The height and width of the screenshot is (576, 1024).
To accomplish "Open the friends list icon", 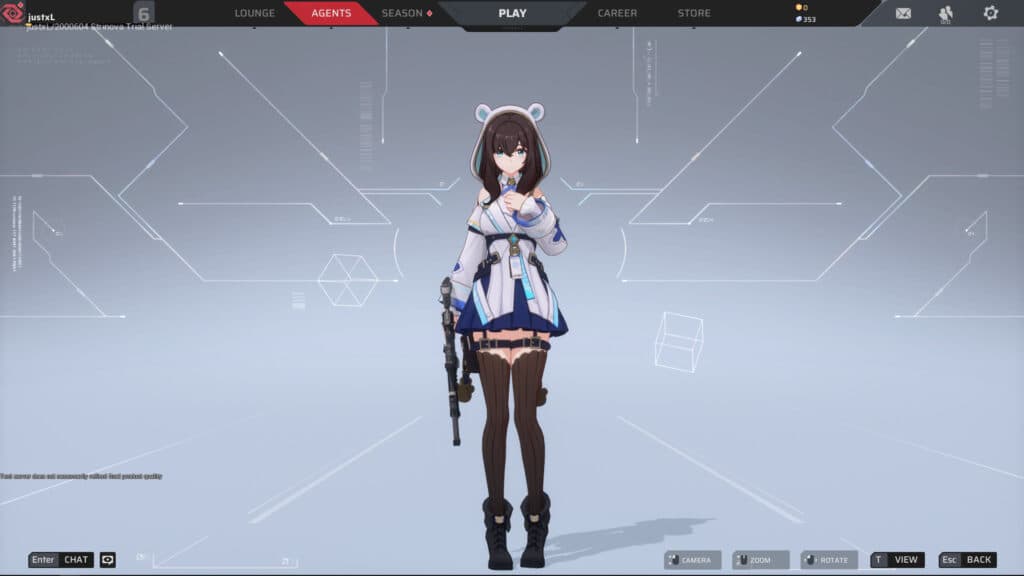I will click(x=946, y=13).
